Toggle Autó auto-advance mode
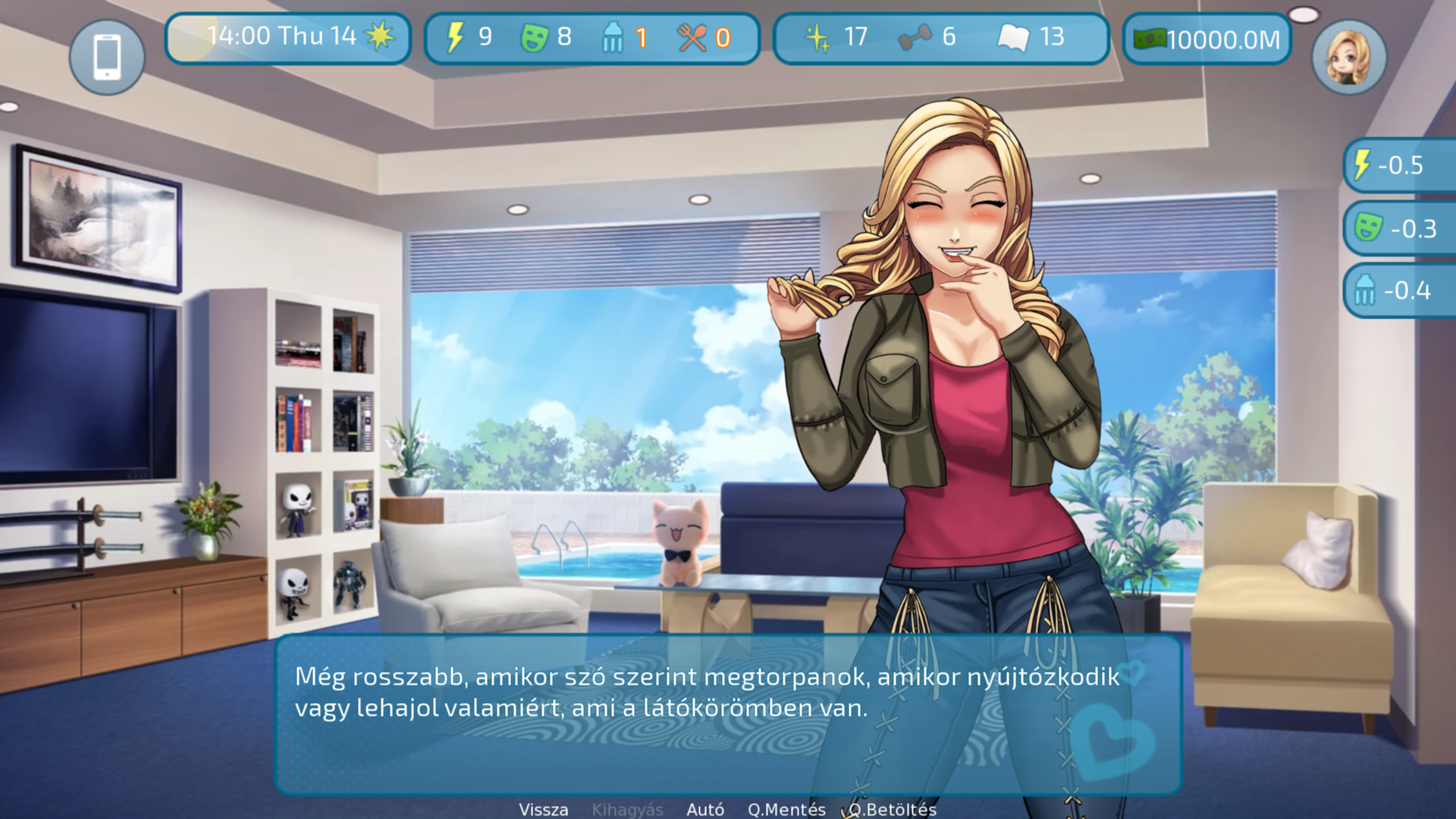Image resolution: width=1456 pixels, height=819 pixels. [x=704, y=809]
